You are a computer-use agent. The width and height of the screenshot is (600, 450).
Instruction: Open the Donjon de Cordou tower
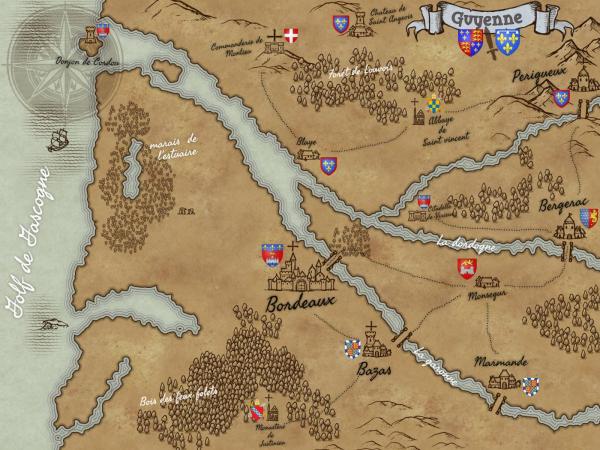pos(96,38)
